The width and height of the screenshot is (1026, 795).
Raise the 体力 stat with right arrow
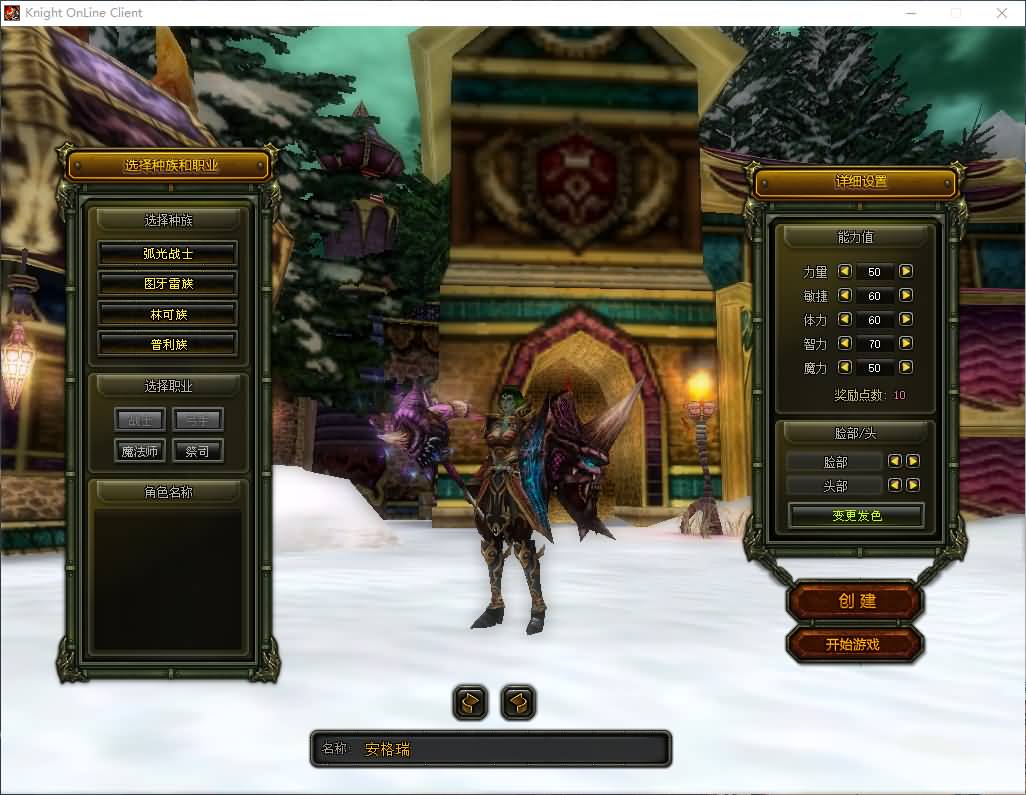coord(906,319)
